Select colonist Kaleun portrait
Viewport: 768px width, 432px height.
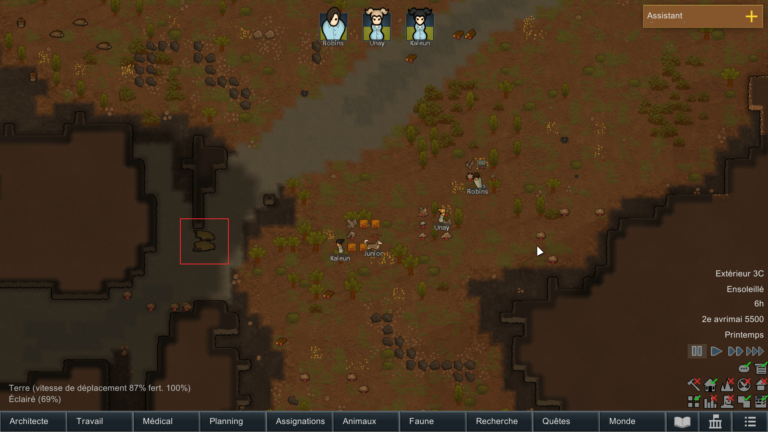pyautogui.click(x=420, y=25)
